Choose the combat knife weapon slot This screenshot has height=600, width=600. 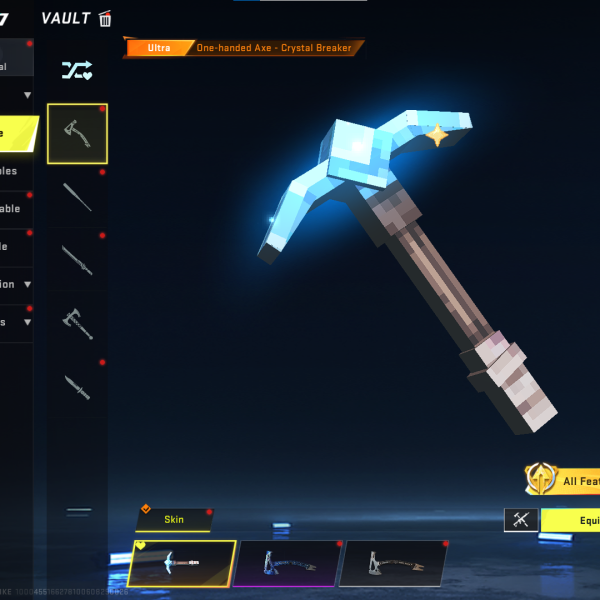tap(77, 387)
